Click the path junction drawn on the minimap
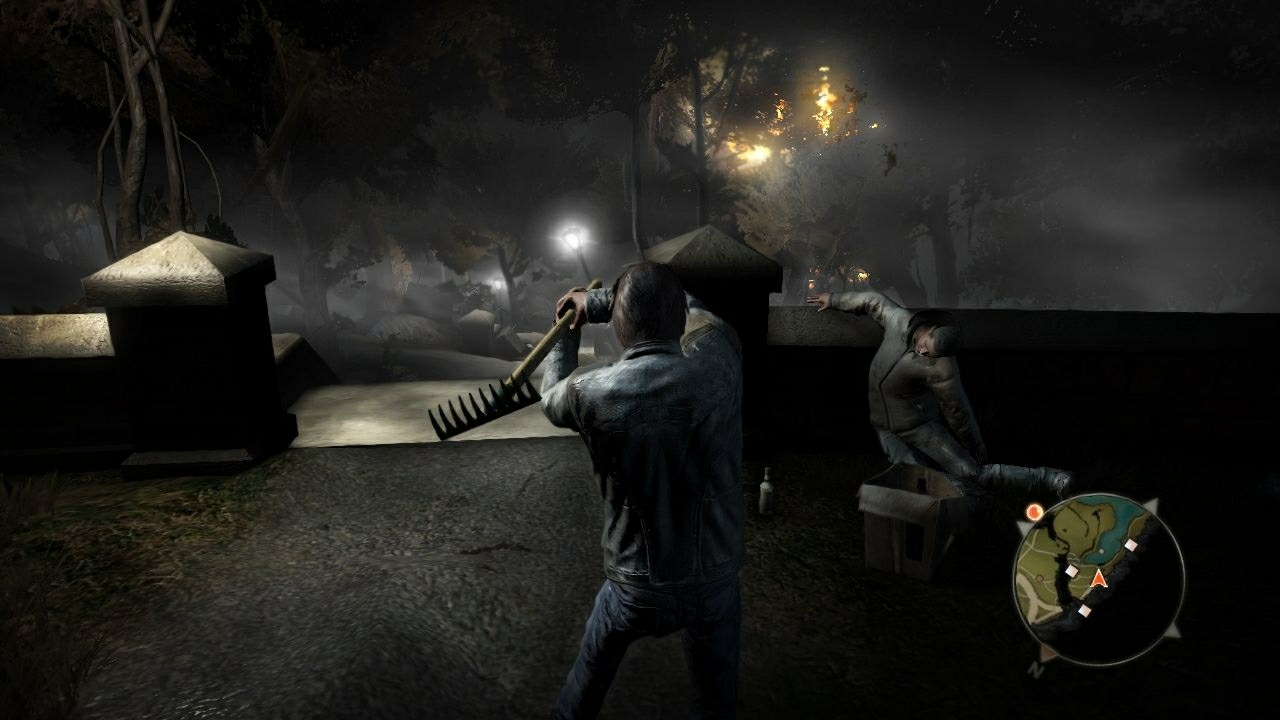This screenshot has width=1280, height=720. click(1035, 603)
